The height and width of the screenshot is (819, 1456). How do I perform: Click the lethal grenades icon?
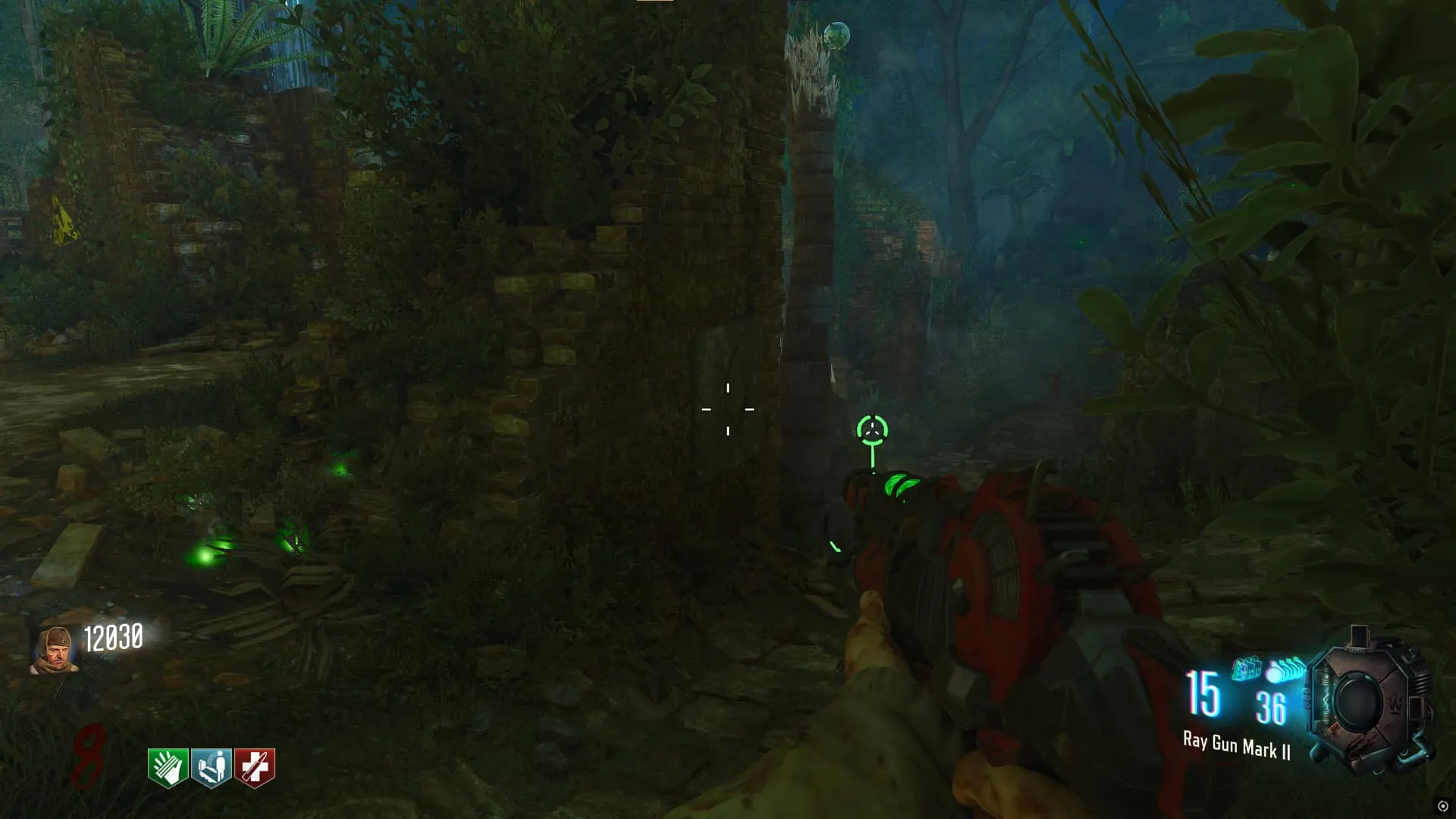click(x=1286, y=670)
